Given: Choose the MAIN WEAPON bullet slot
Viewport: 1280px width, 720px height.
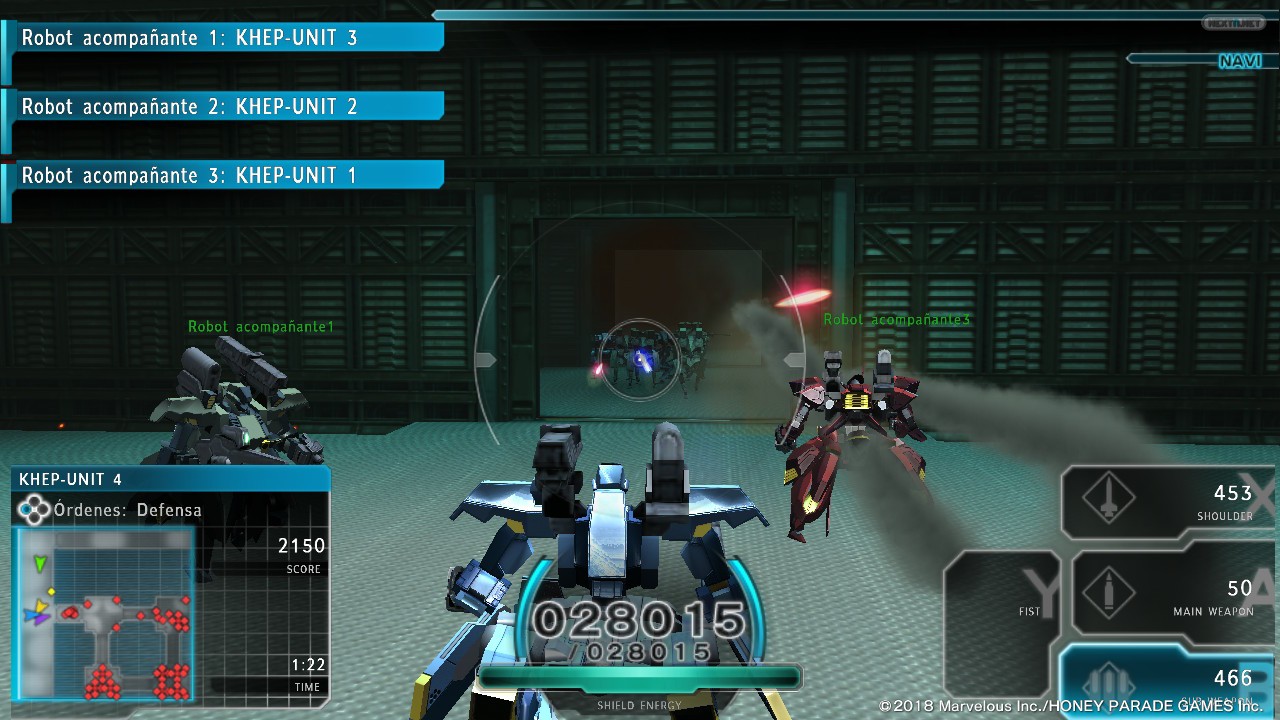Looking at the screenshot, I should click(1165, 597).
